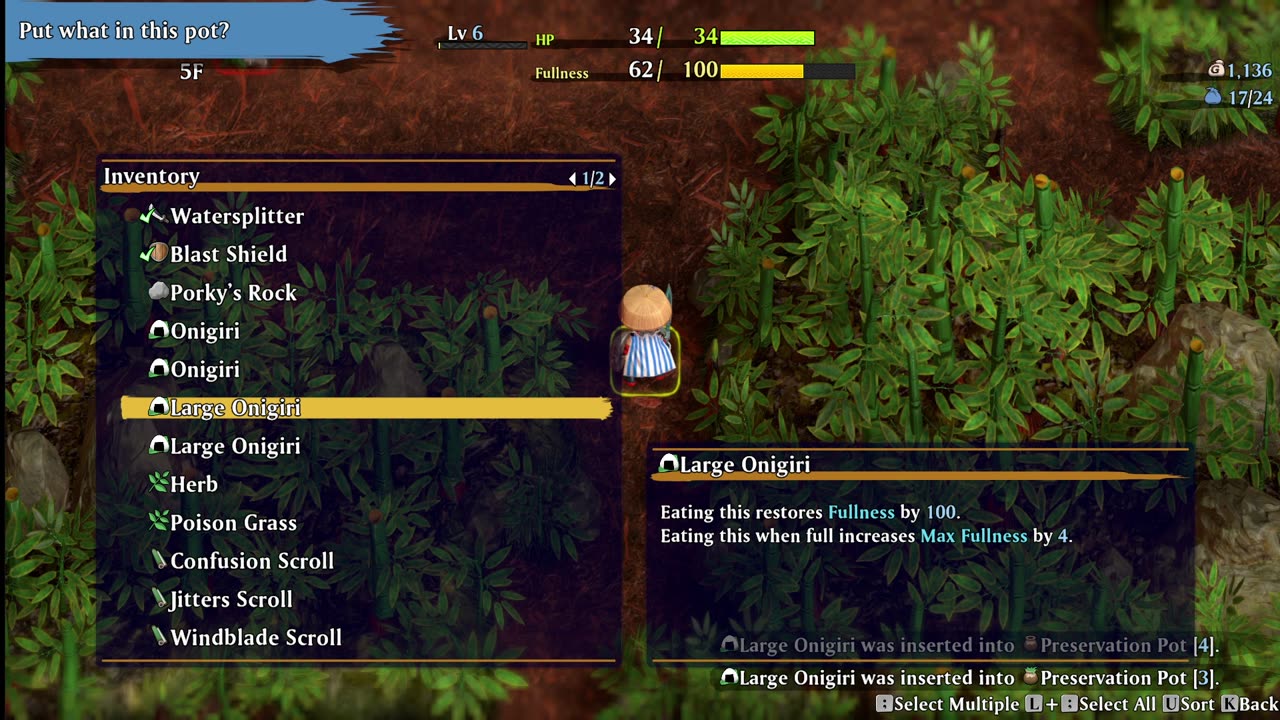Go to the next inventory page arrow
The width and height of the screenshot is (1280, 720).
click(x=612, y=179)
